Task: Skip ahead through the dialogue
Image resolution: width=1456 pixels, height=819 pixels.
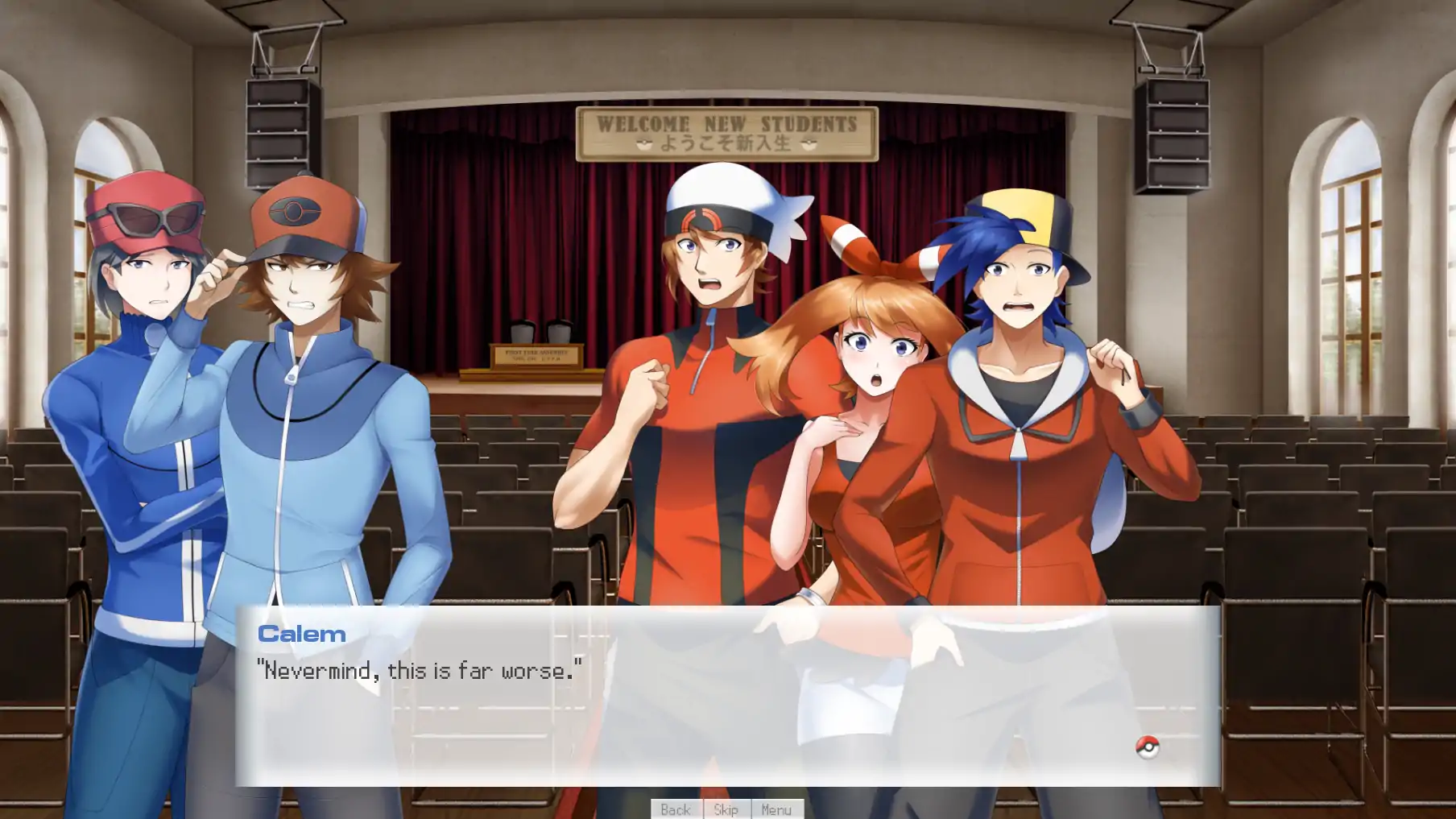Action: coord(726,809)
